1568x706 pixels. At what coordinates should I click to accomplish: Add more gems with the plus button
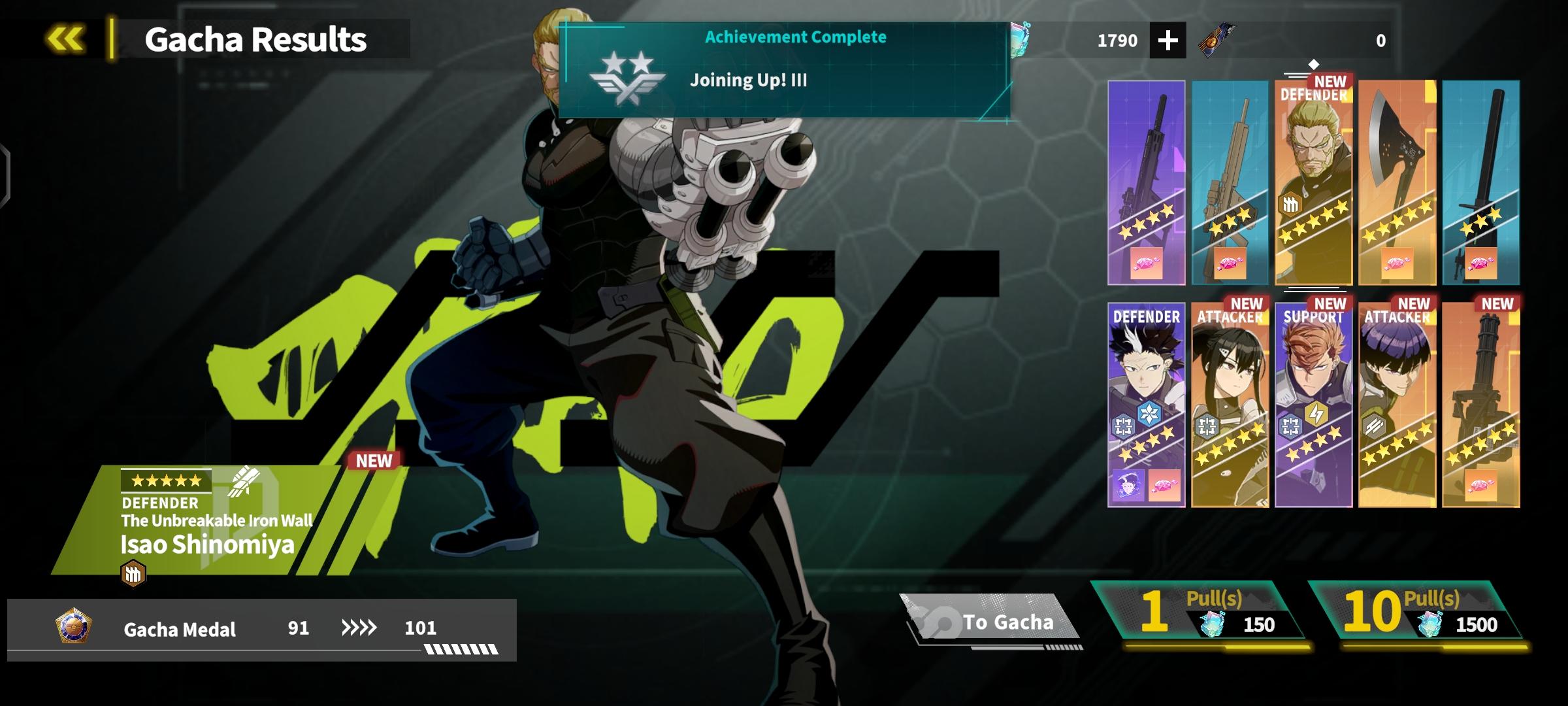[x=1168, y=41]
